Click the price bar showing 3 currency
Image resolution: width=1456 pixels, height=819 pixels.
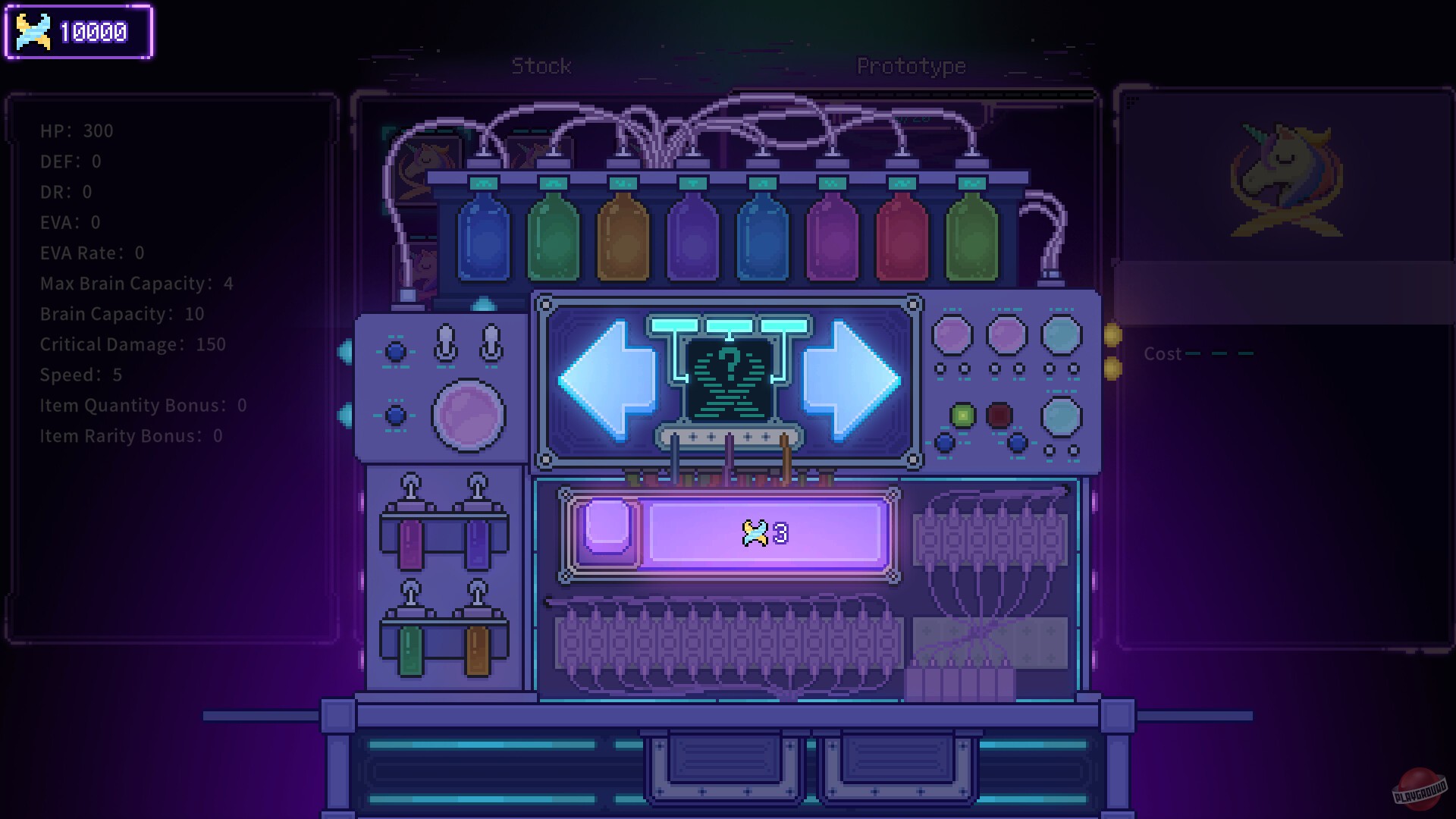pos(766,532)
